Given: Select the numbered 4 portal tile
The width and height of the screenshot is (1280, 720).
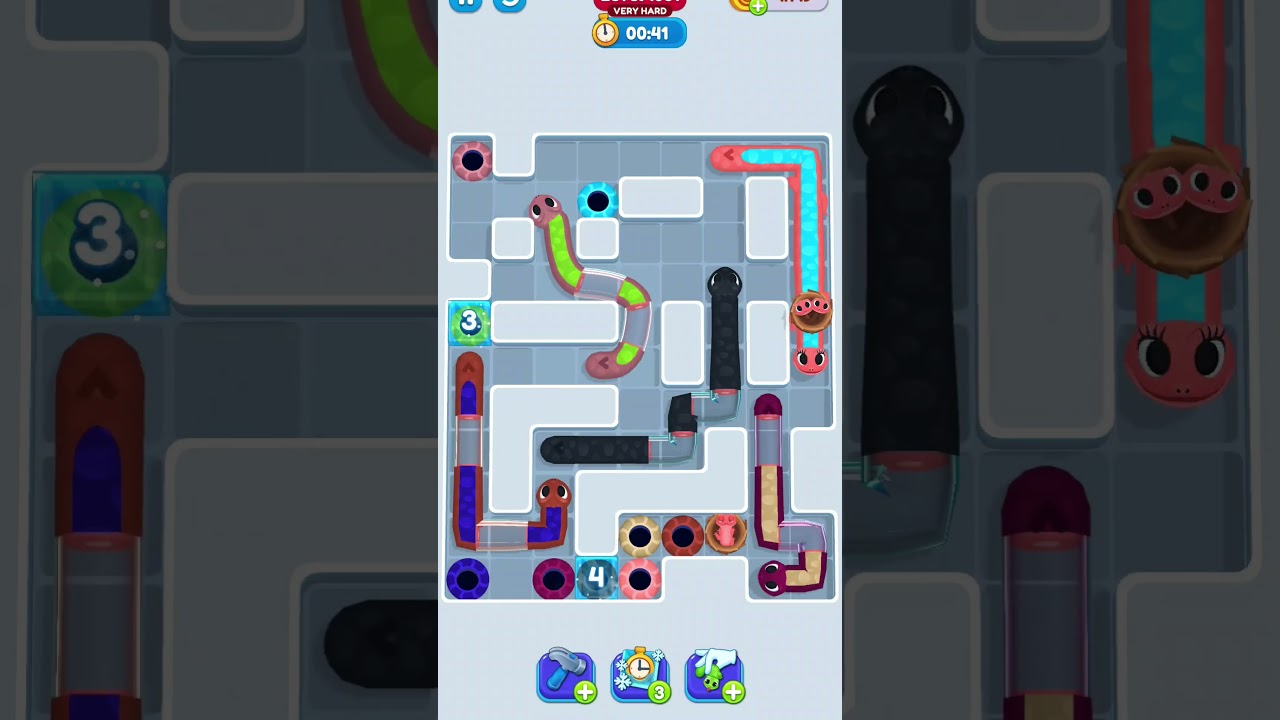Looking at the screenshot, I should tap(597, 576).
